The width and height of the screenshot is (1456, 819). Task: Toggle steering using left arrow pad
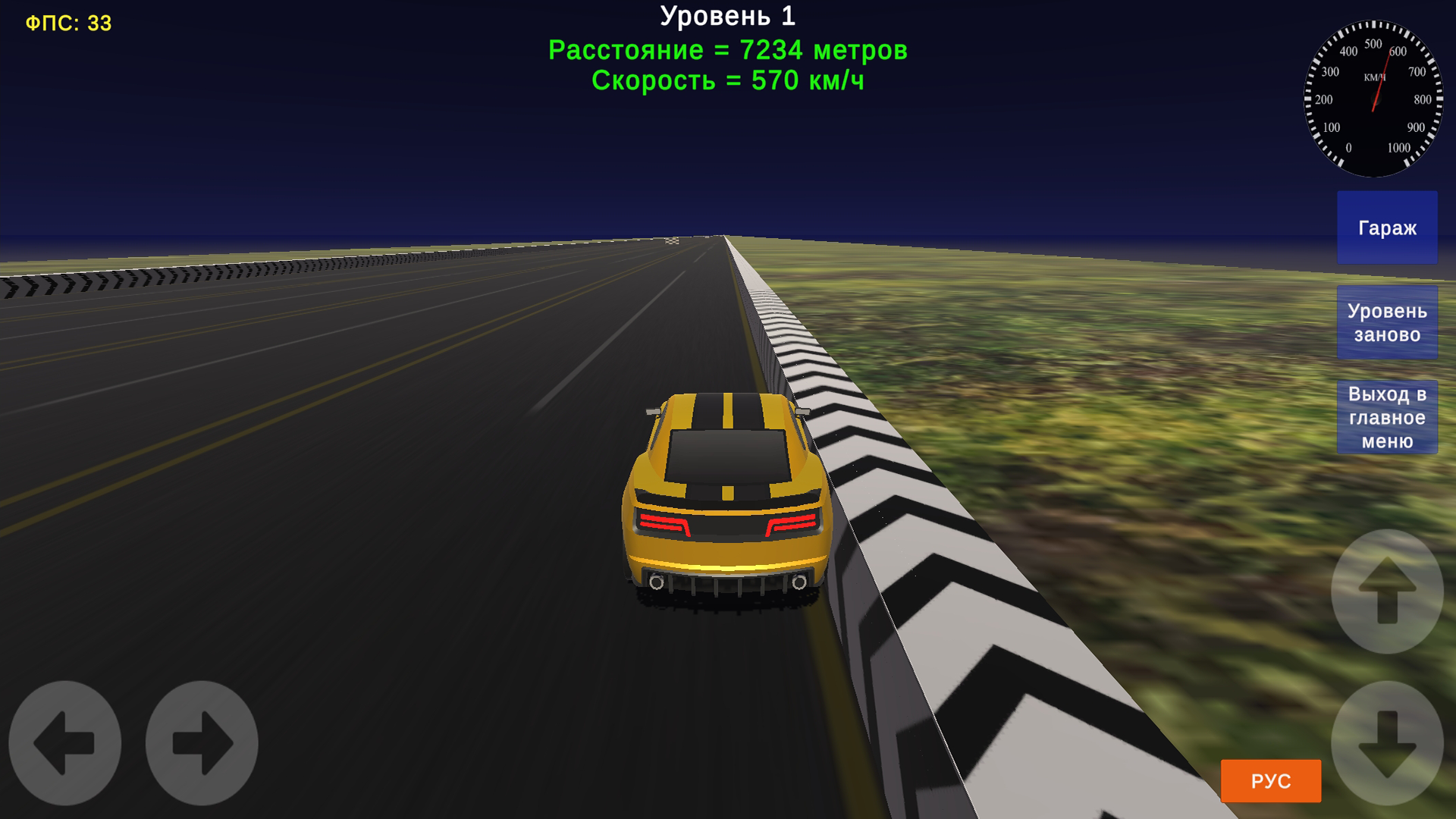pyautogui.click(x=64, y=743)
